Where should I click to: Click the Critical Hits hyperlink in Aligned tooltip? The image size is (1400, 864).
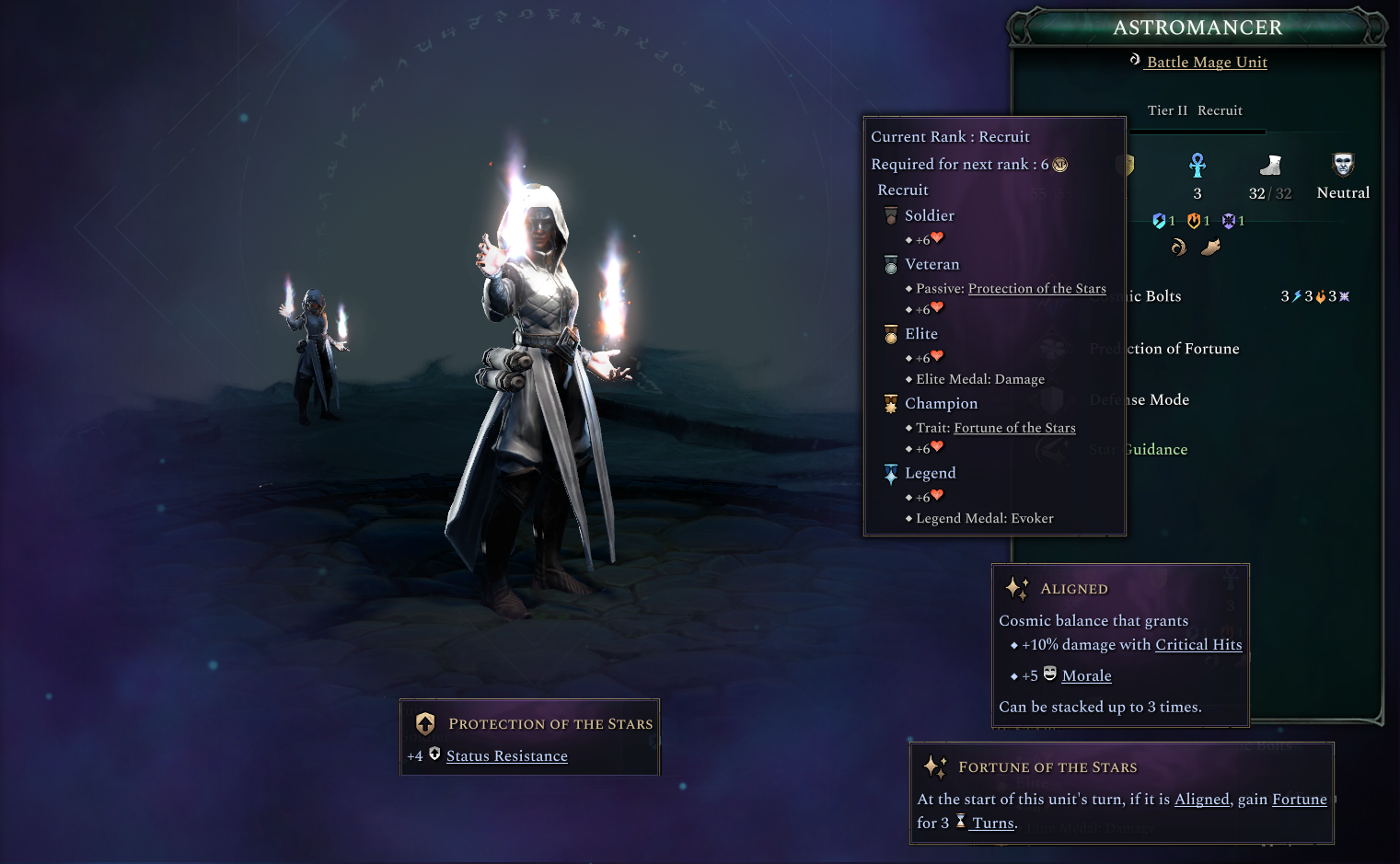pyautogui.click(x=1198, y=644)
